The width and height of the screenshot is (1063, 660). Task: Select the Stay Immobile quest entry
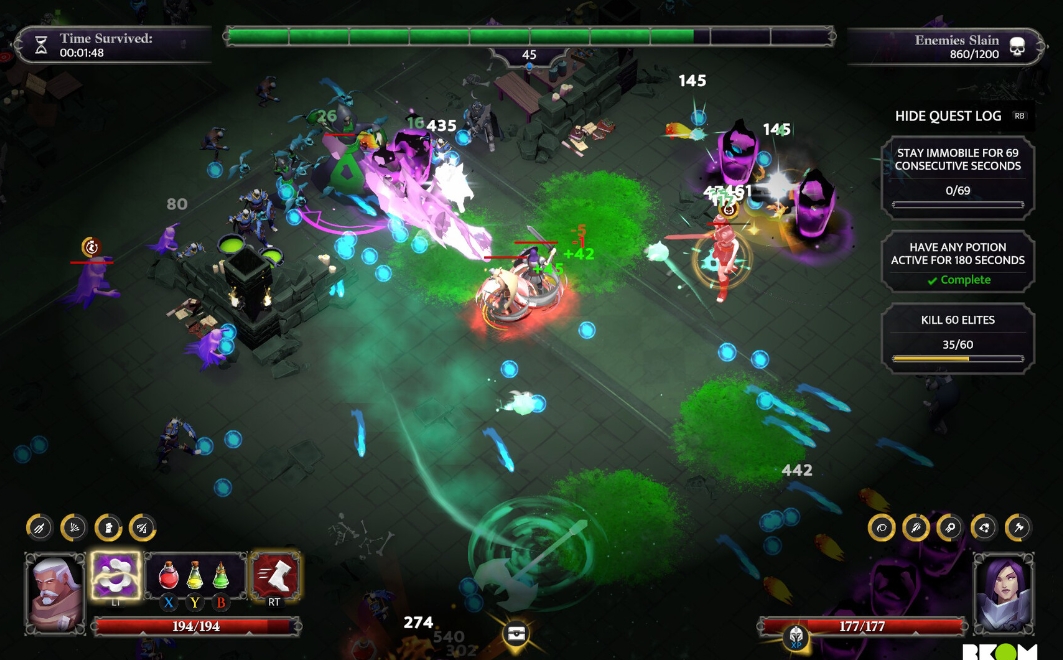coord(957,179)
